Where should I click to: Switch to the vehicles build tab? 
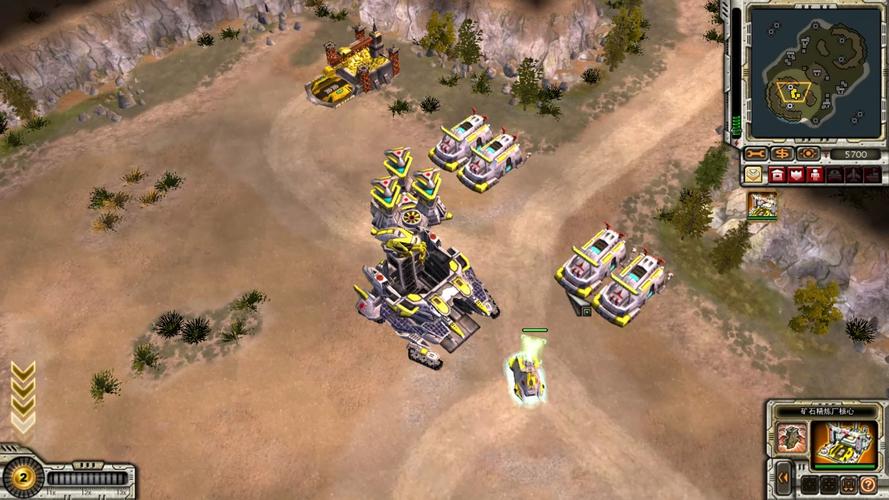(834, 174)
